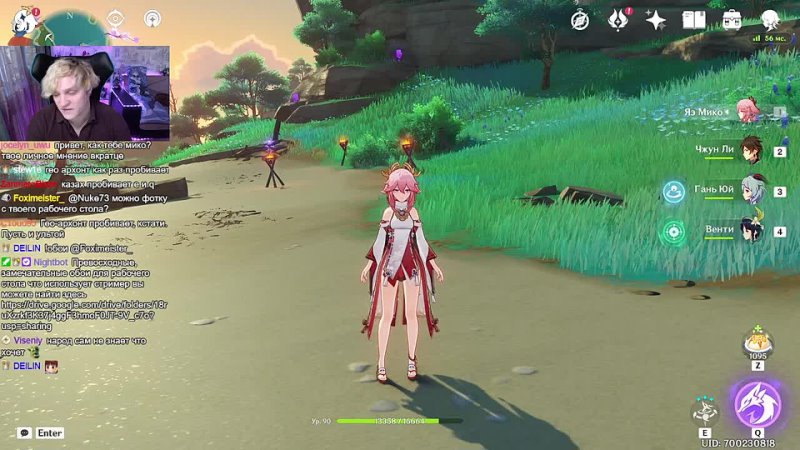
Task: Select Яэ Мико in the party list
Action: [x=744, y=111]
